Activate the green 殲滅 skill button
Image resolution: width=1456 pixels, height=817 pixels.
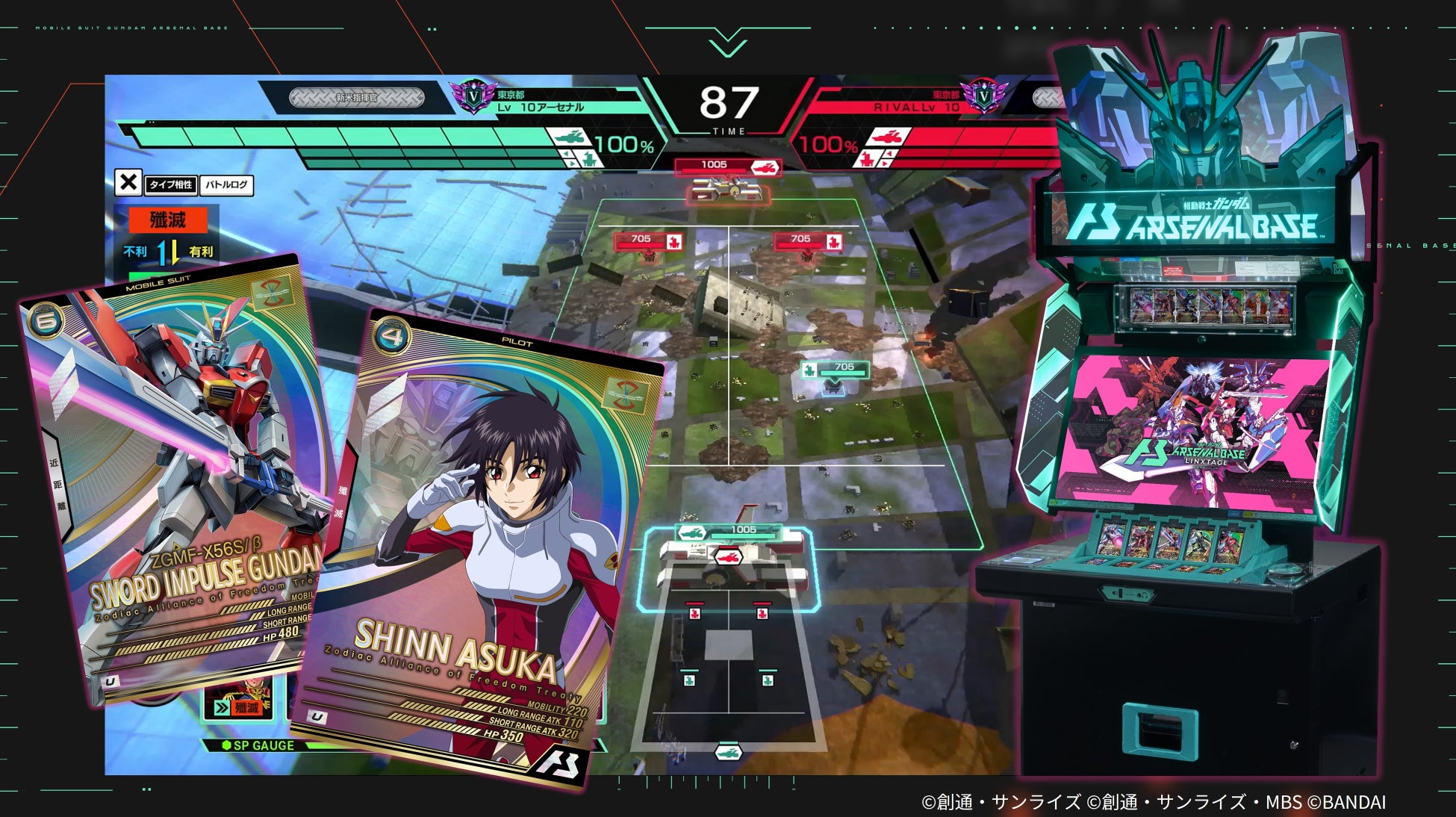click(237, 707)
